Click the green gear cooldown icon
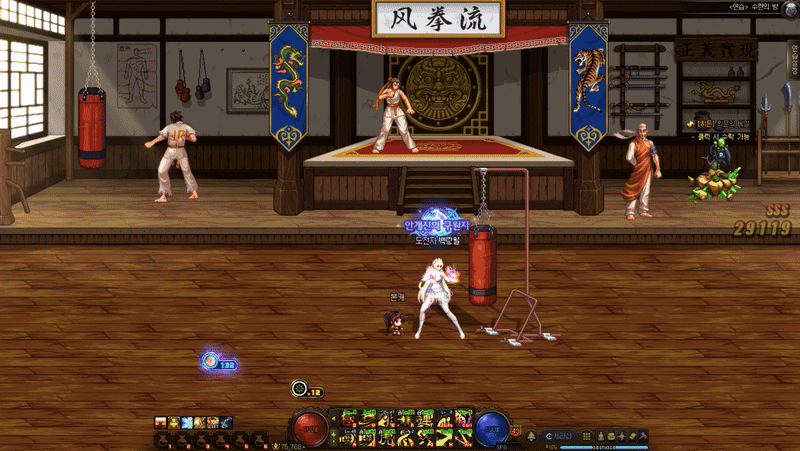 tap(299, 389)
